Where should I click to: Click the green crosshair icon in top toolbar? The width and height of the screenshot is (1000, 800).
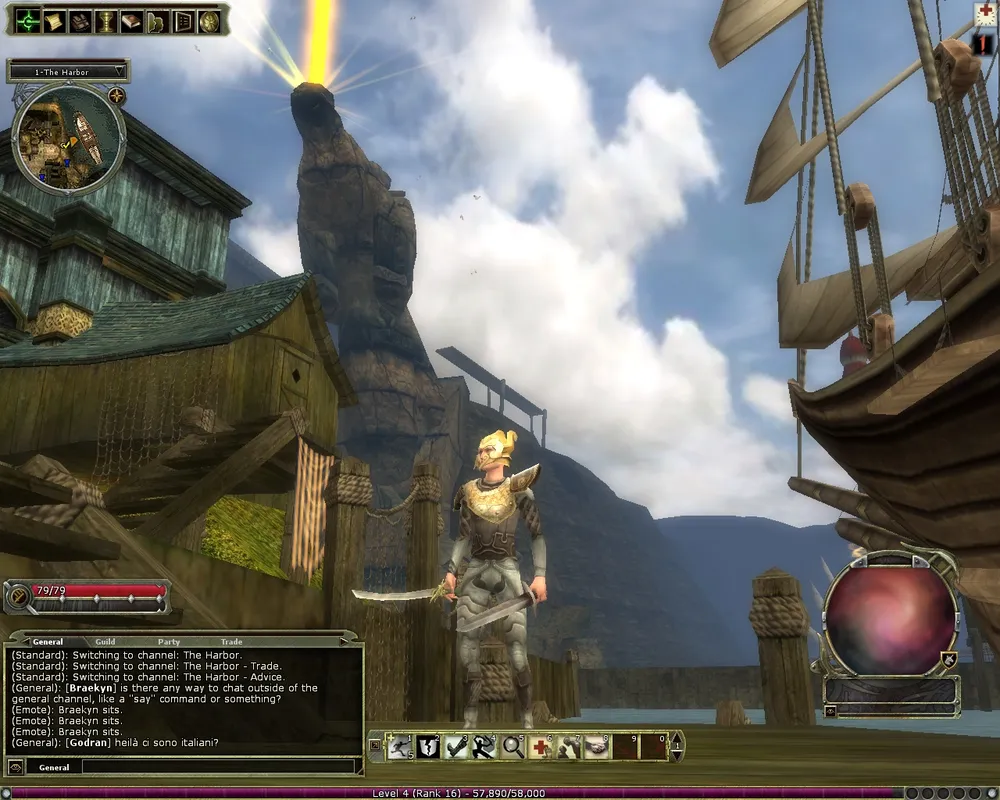[26, 20]
